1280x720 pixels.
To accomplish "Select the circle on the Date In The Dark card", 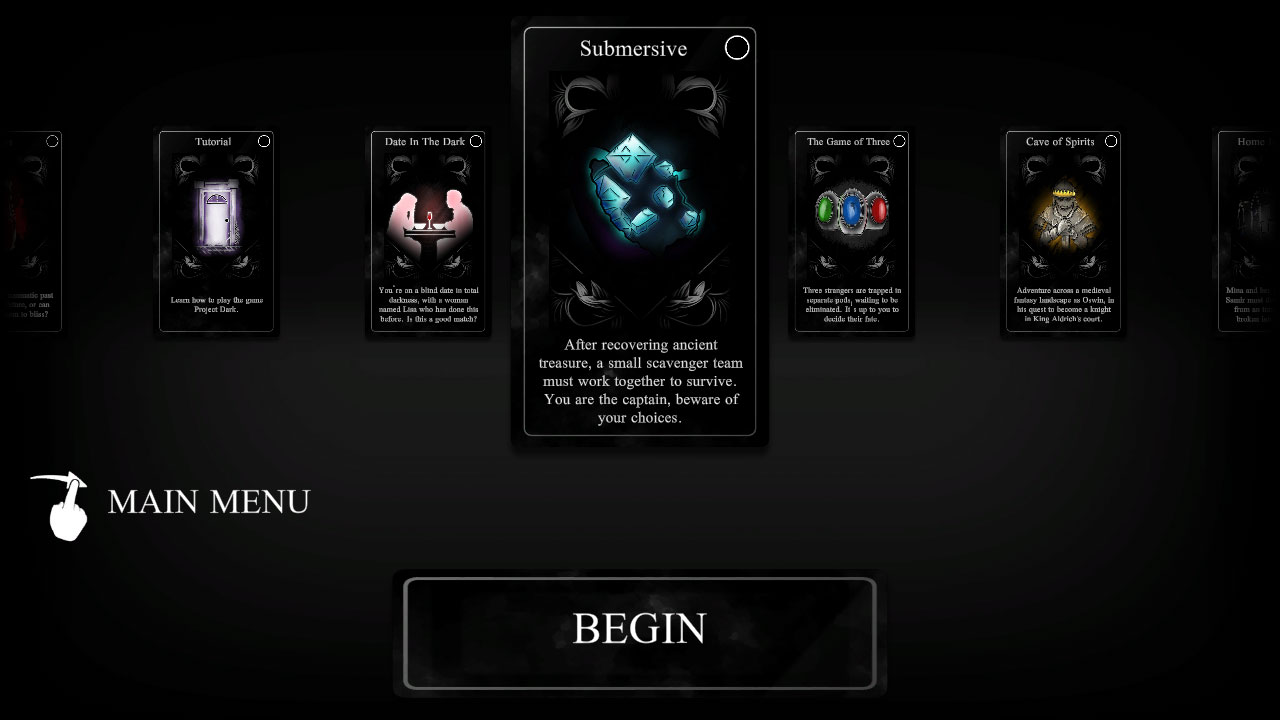I will 476,141.
